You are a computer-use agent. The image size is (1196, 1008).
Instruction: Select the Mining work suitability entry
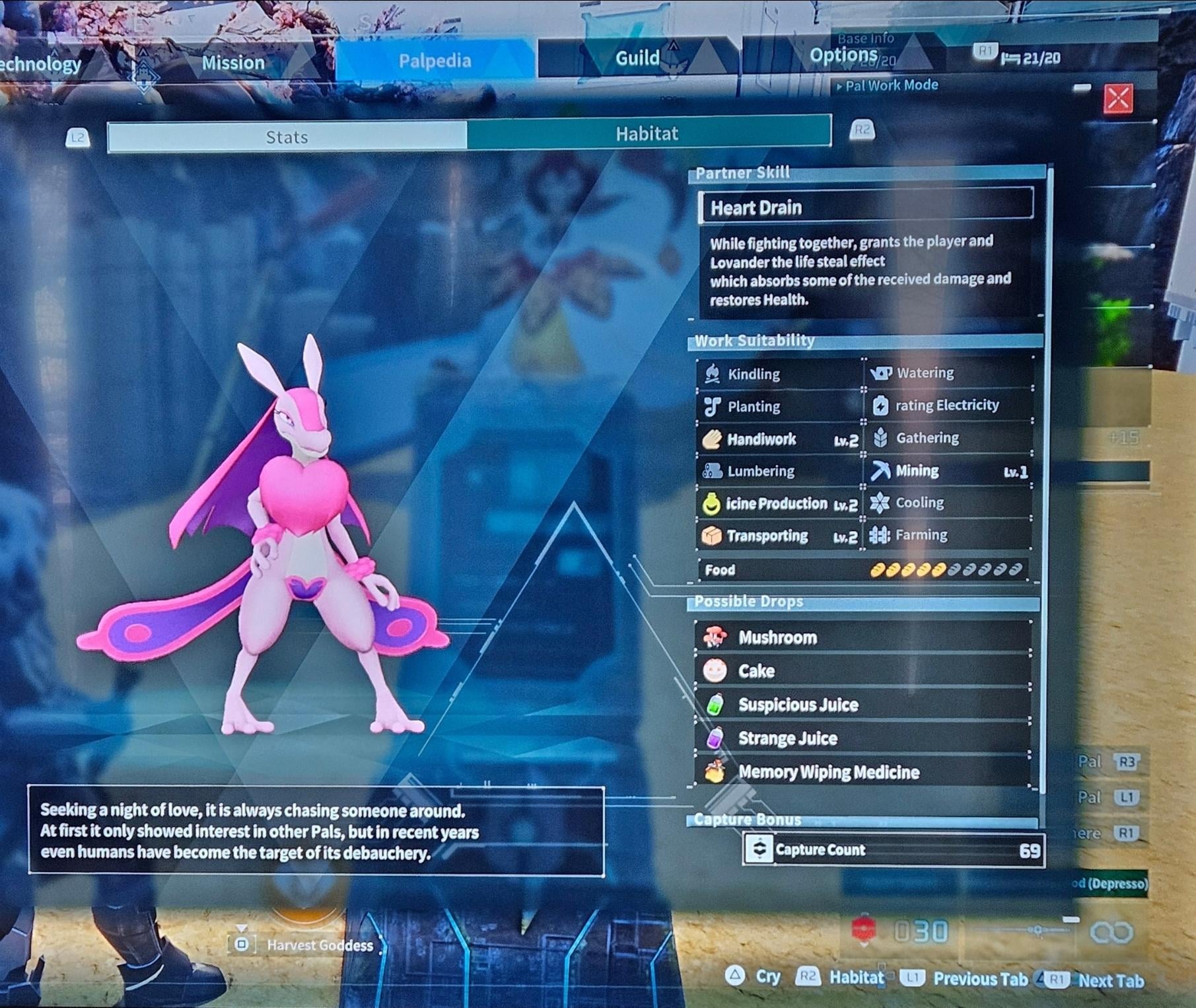coord(948,471)
